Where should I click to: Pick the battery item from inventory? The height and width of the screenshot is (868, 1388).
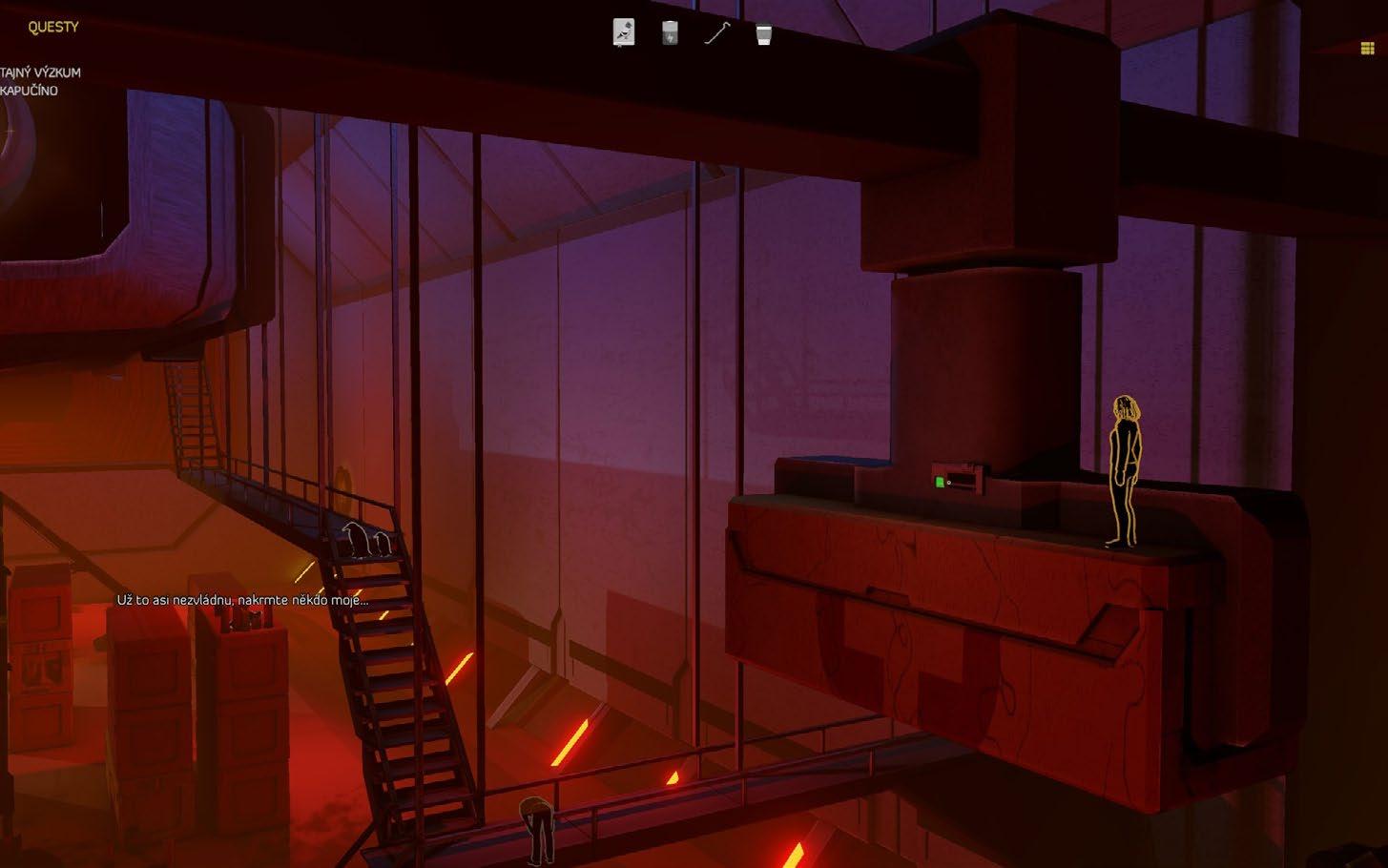(x=670, y=33)
